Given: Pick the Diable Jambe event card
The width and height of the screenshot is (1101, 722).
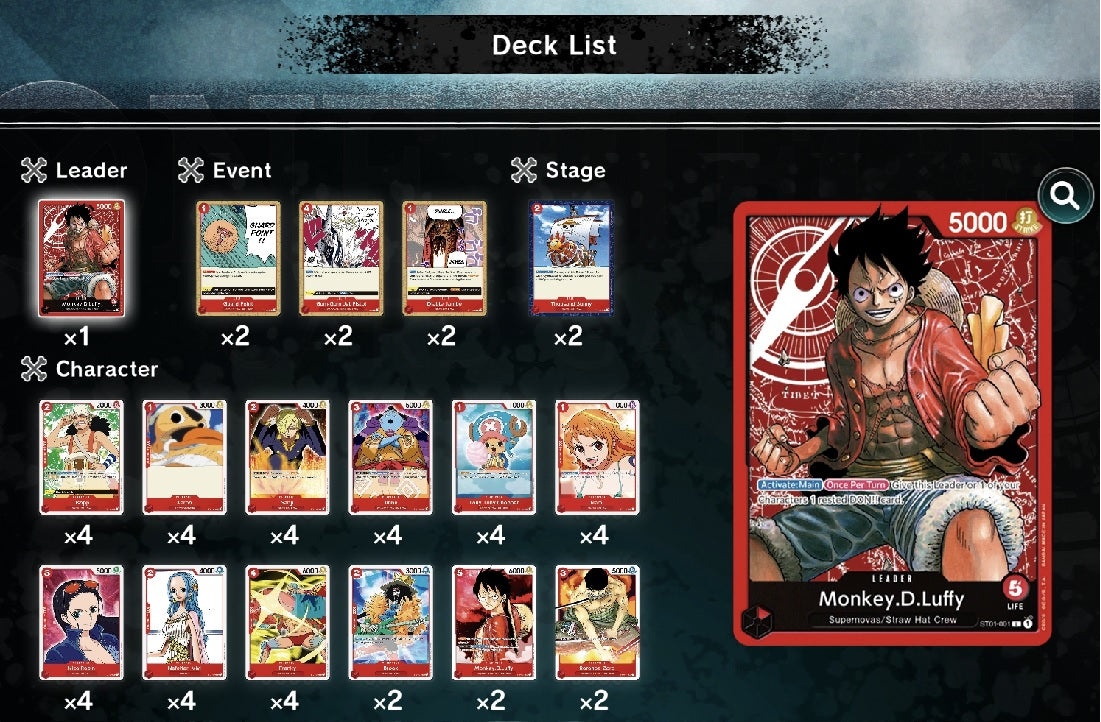Looking at the screenshot, I should tap(444, 258).
